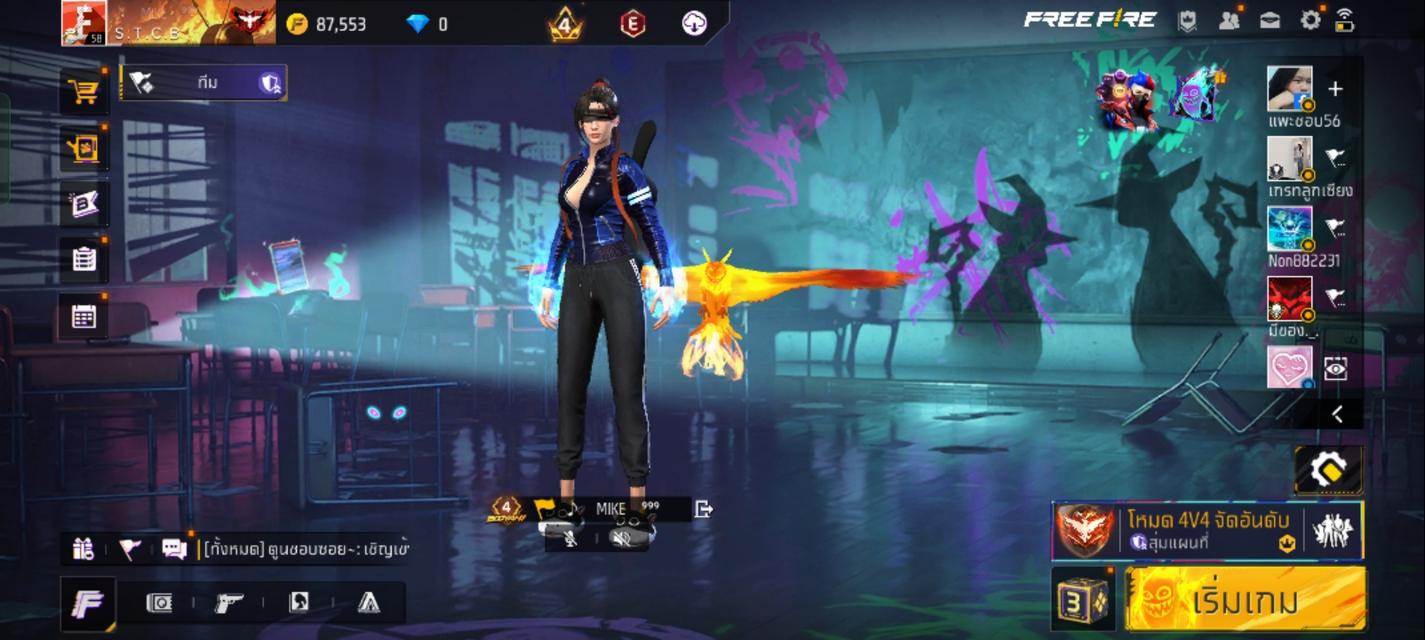The image size is (1425, 640).
Task: Open the ทีม team panel button
Action: 203,83
